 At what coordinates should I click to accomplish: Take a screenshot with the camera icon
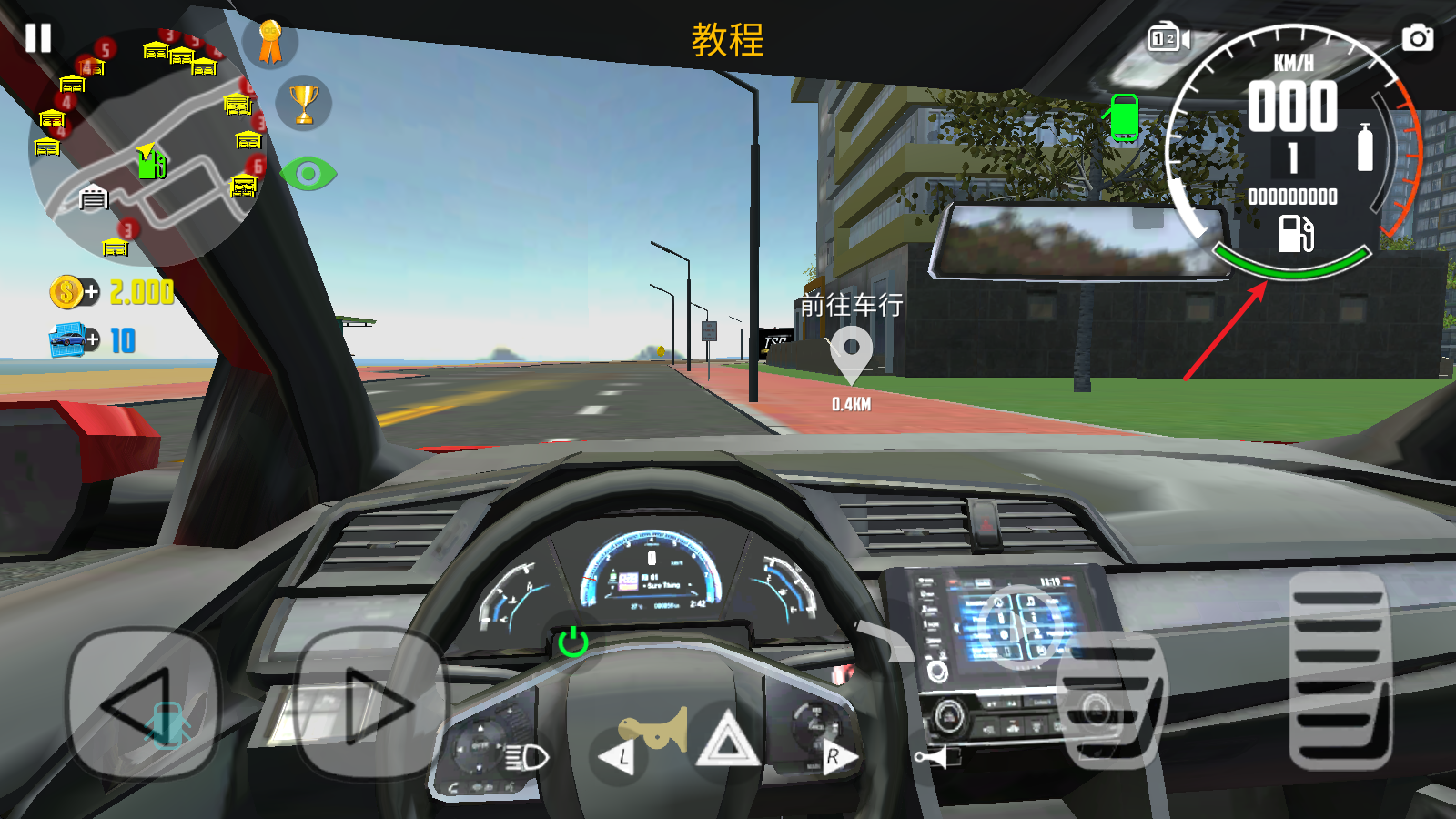pos(1417,39)
